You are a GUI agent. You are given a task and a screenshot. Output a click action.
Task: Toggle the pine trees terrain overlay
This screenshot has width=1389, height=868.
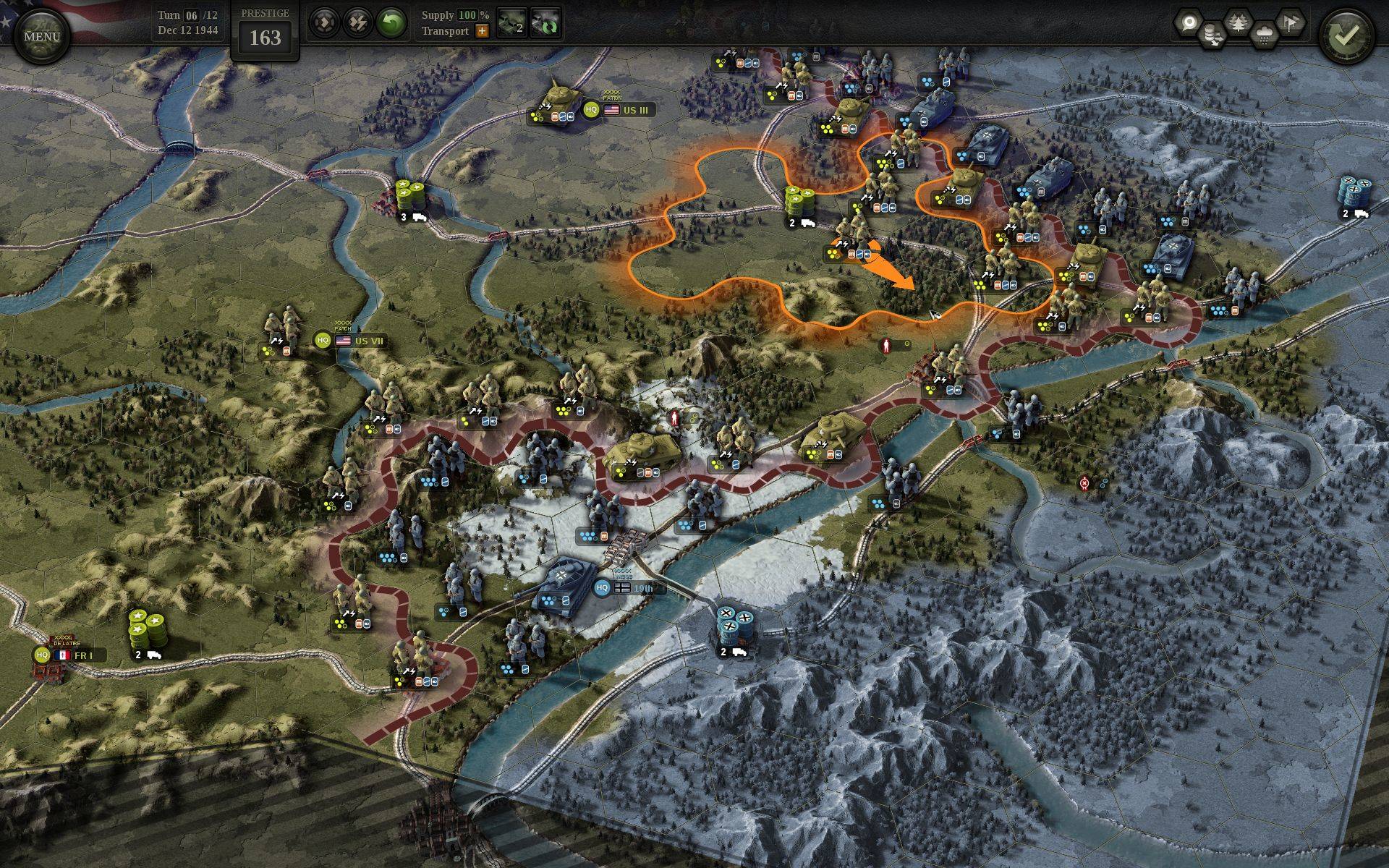[1239, 24]
